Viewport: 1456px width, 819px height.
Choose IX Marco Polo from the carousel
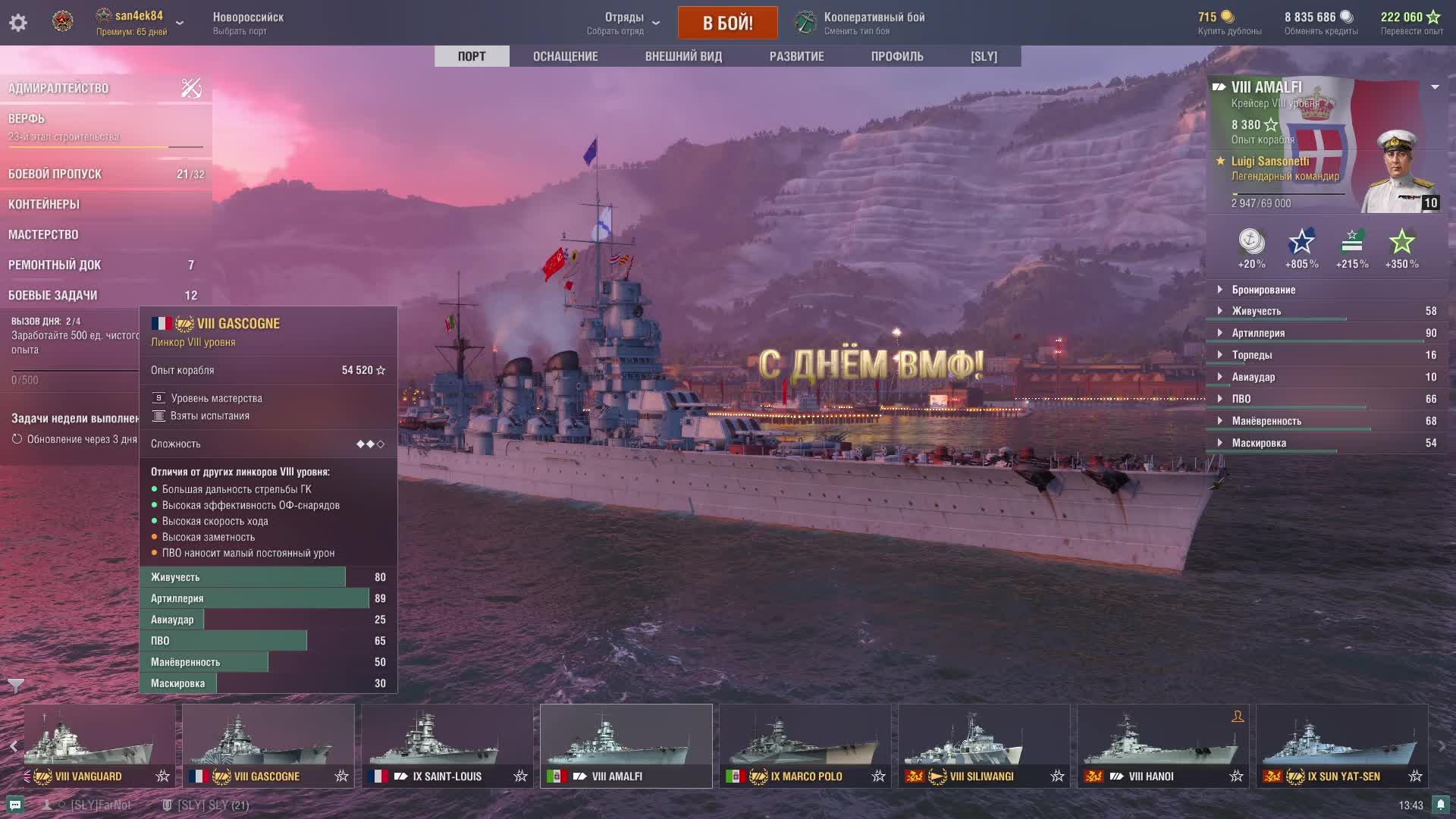[805, 745]
